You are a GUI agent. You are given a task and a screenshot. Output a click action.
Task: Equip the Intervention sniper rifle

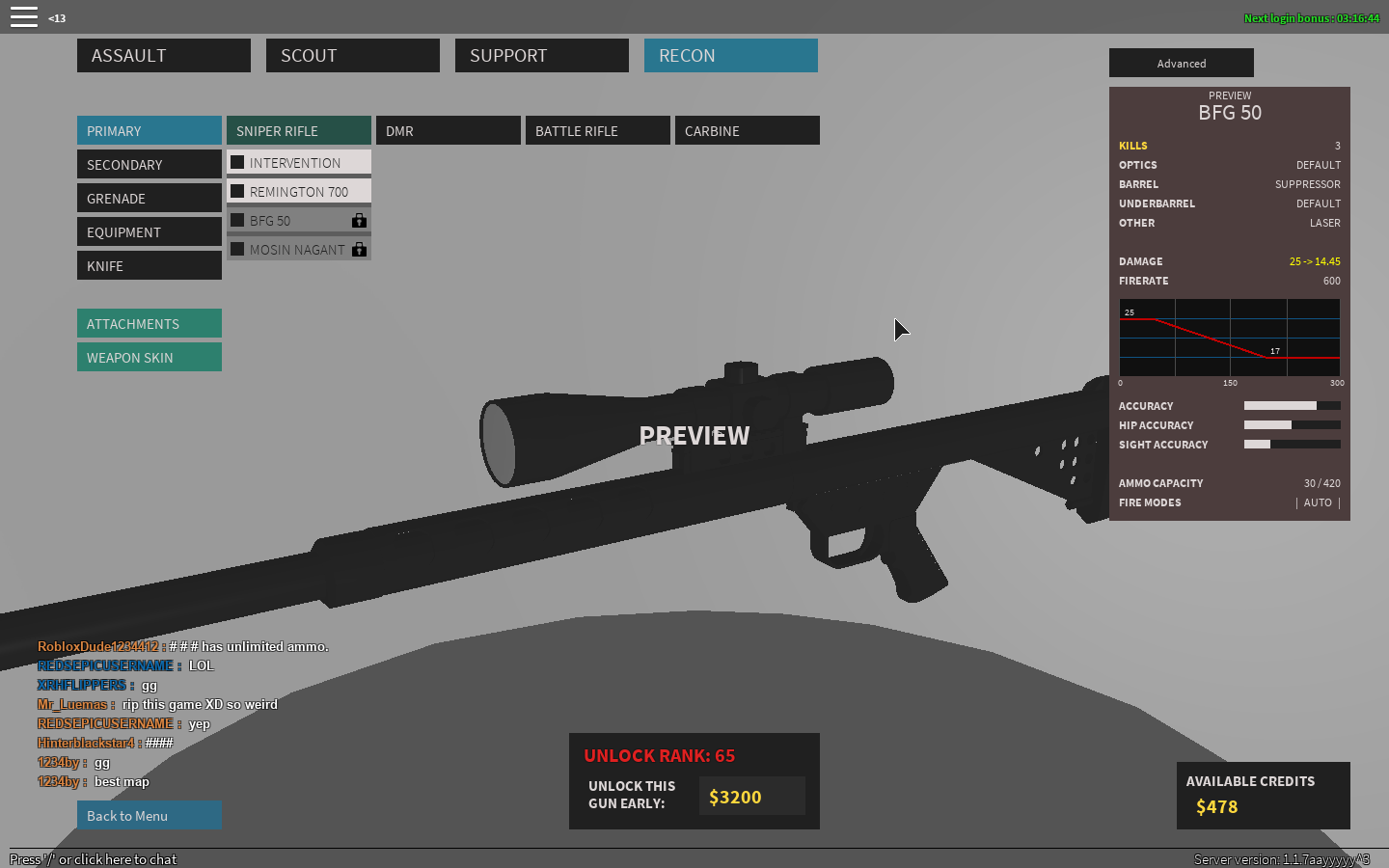pyautogui.click(x=298, y=163)
